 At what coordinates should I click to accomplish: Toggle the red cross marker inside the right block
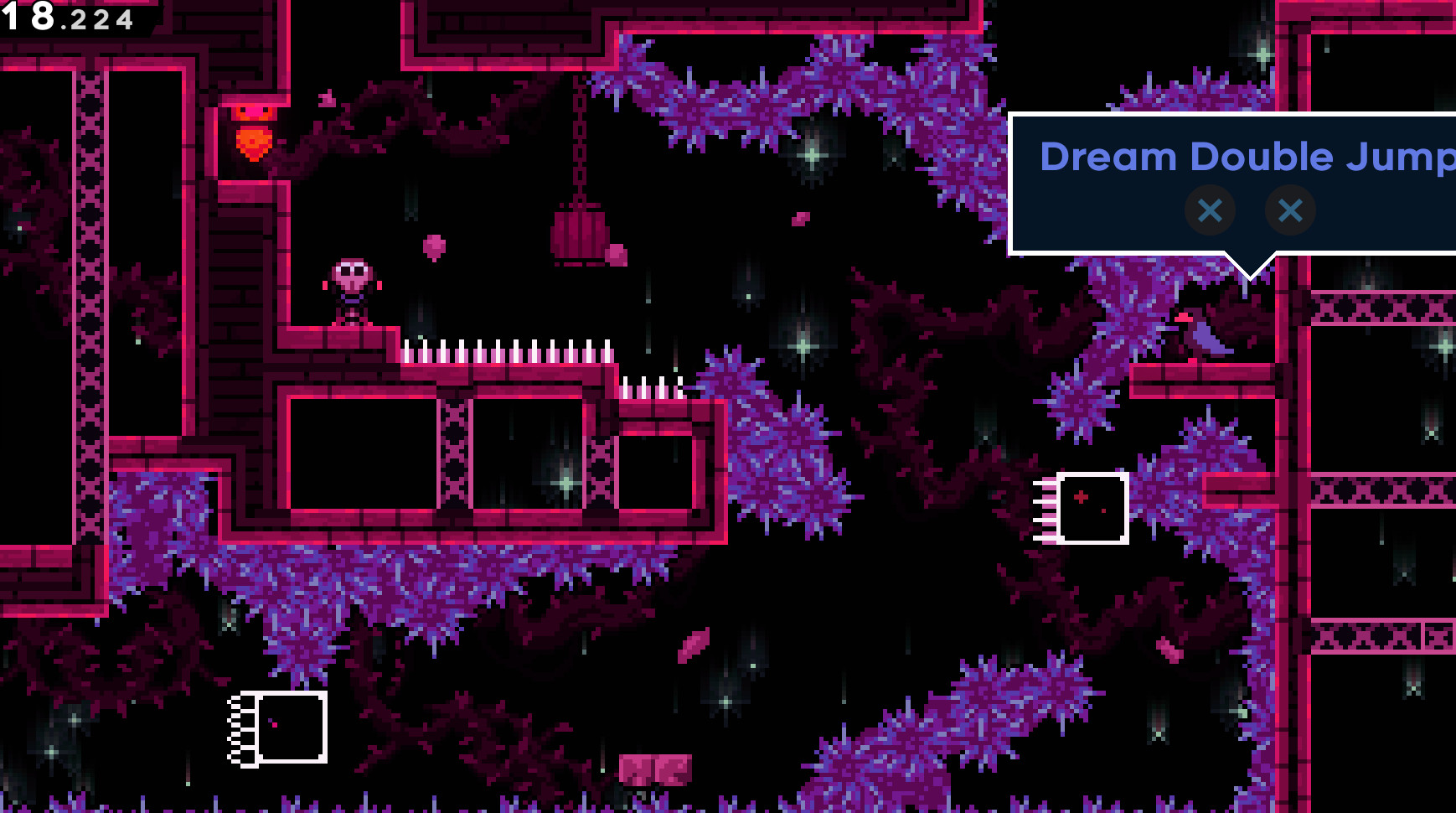[x=1082, y=496]
